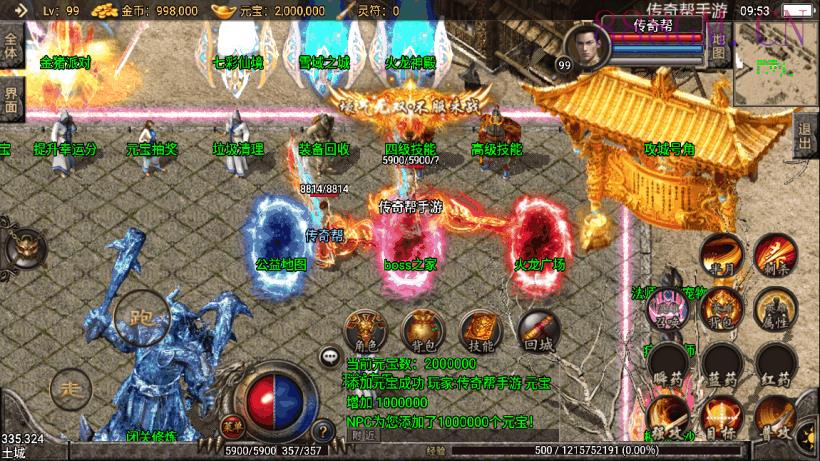Open the 背包 bag next to 技能
Image resolution: width=820 pixels, height=461 pixels.
tap(422, 330)
